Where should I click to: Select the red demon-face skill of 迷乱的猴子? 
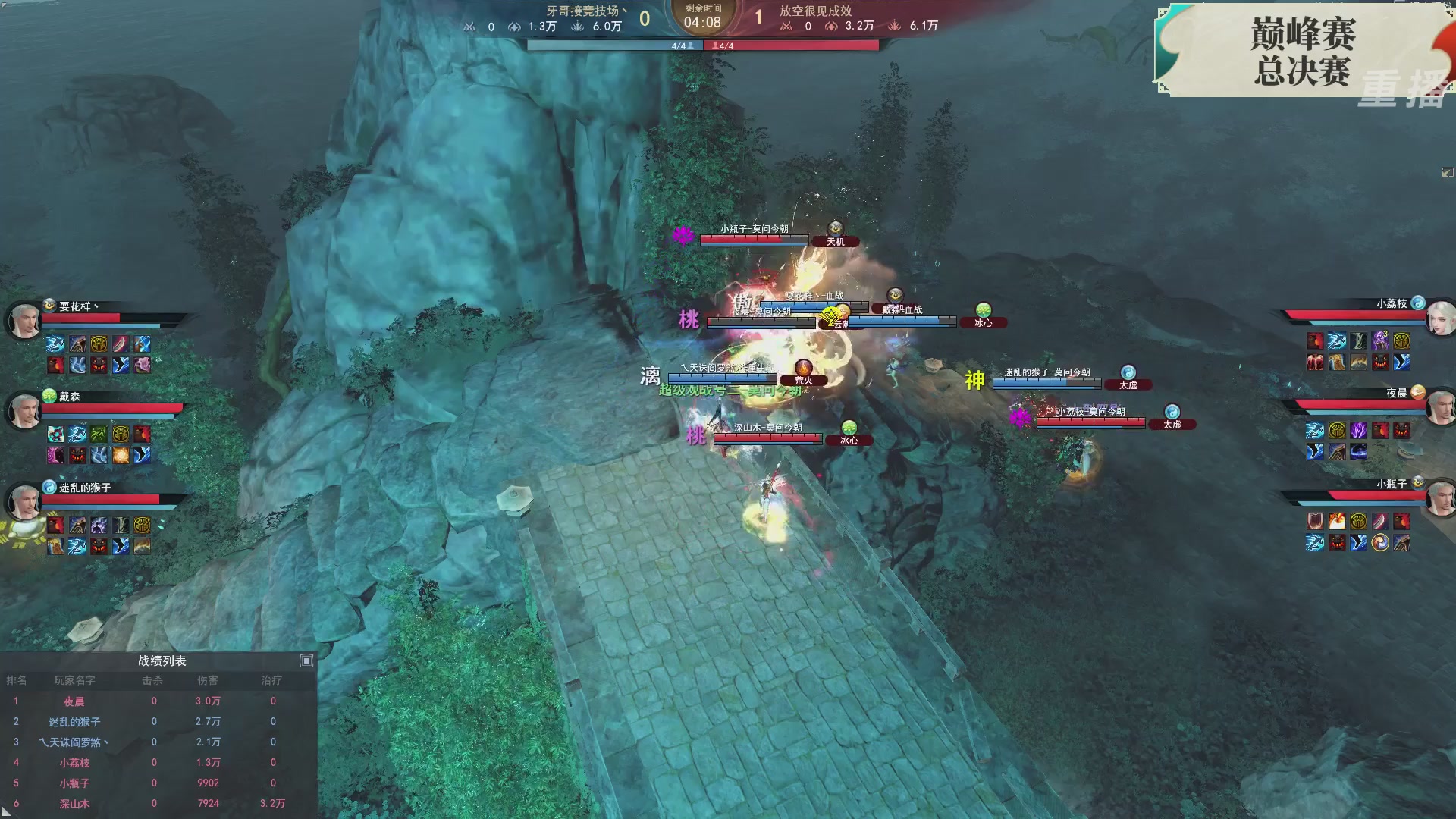click(99, 548)
